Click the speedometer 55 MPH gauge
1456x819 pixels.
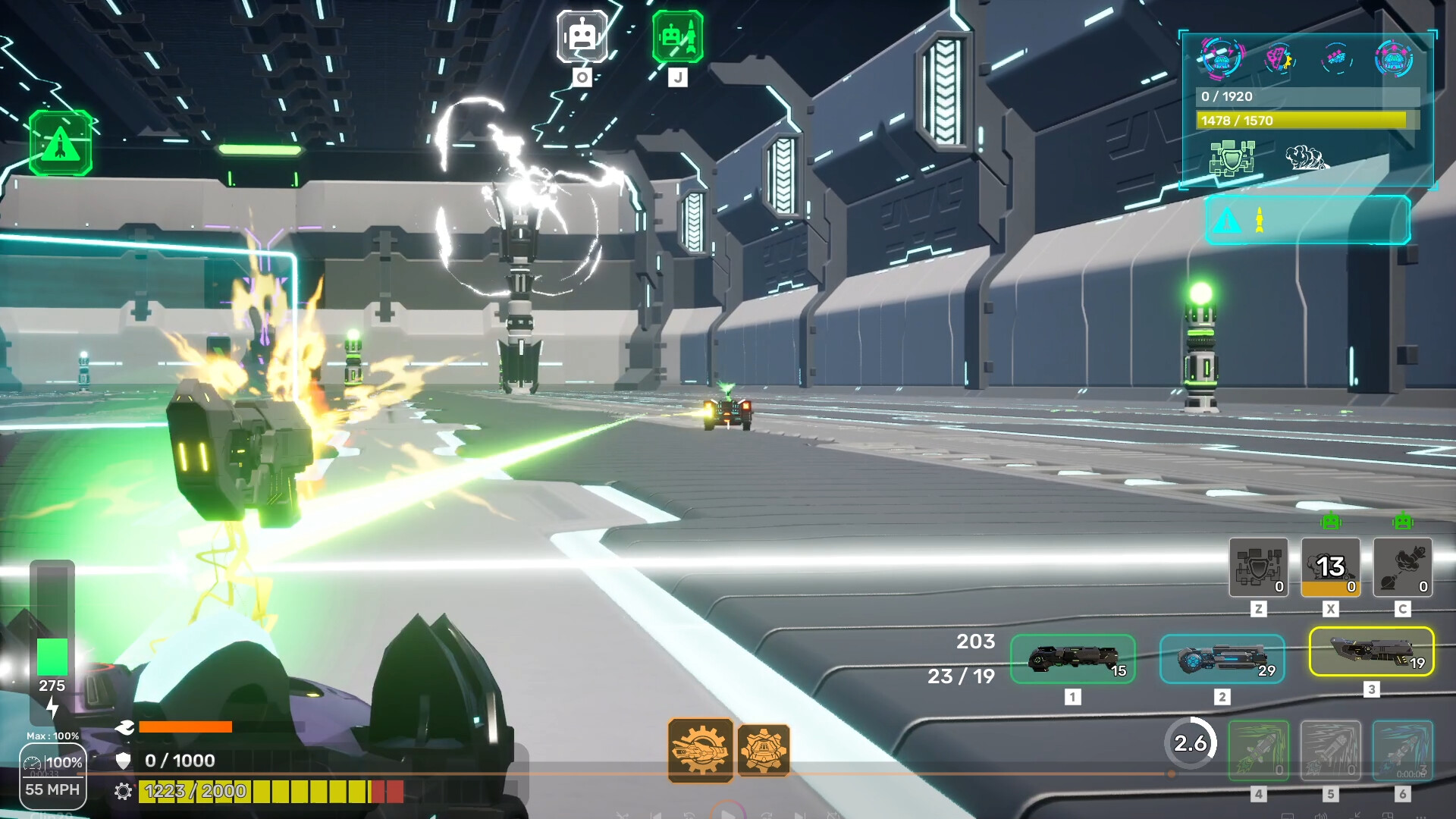point(52,776)
